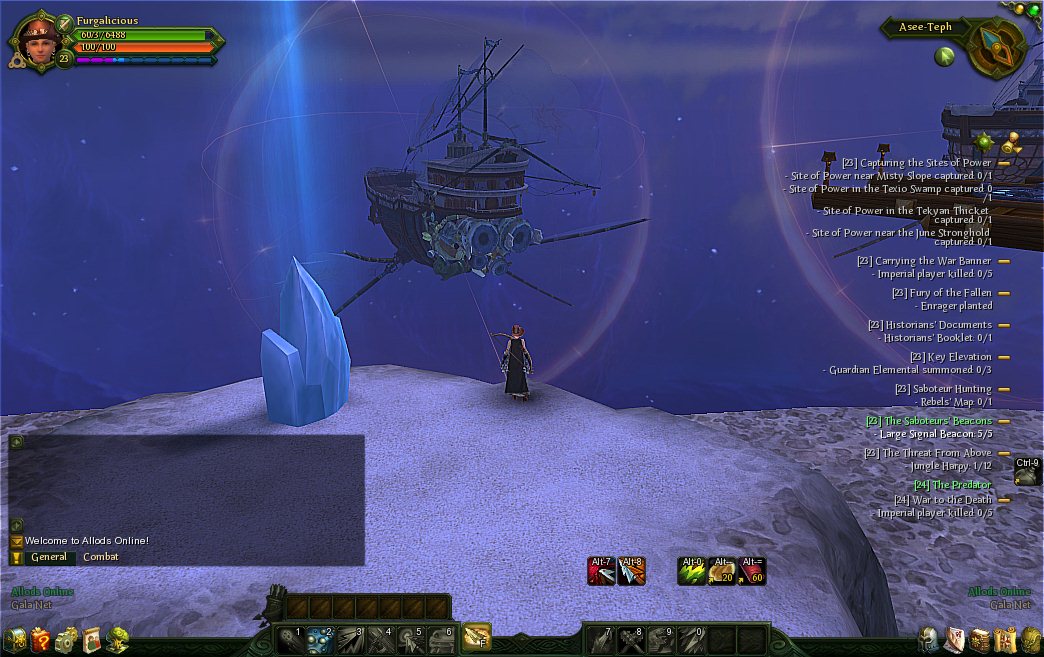Select the General chat tab
This screenshot has width=1044, height=657.
tap(48, 557)
